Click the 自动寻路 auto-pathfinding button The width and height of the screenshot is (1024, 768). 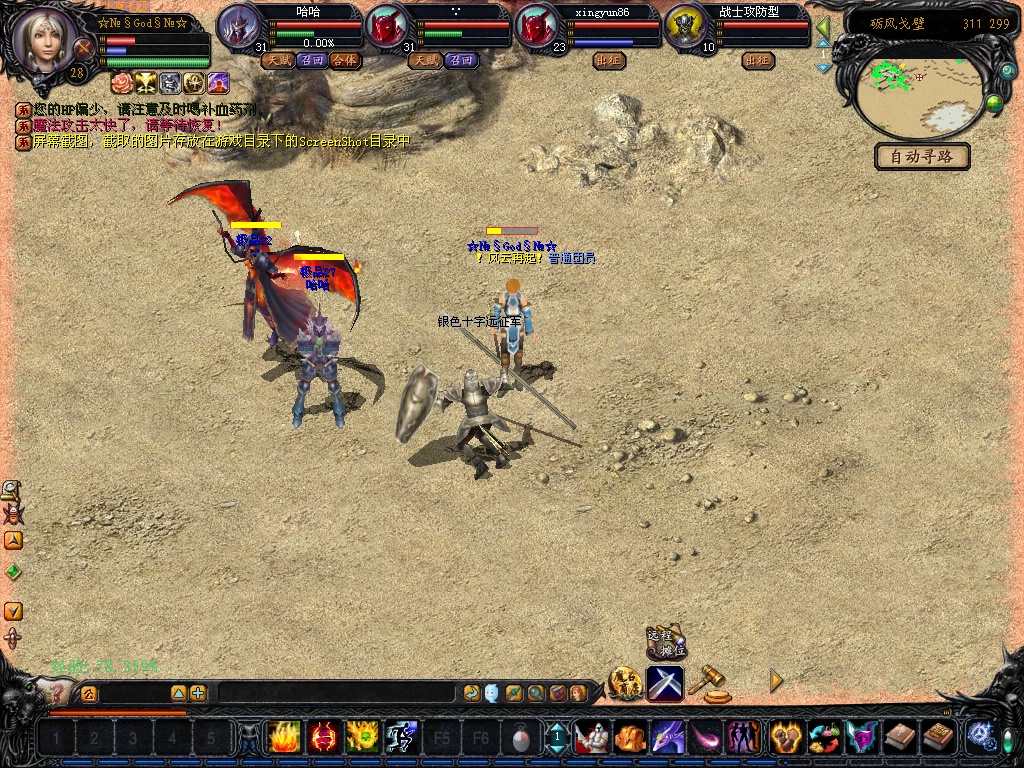click(922, 156)
